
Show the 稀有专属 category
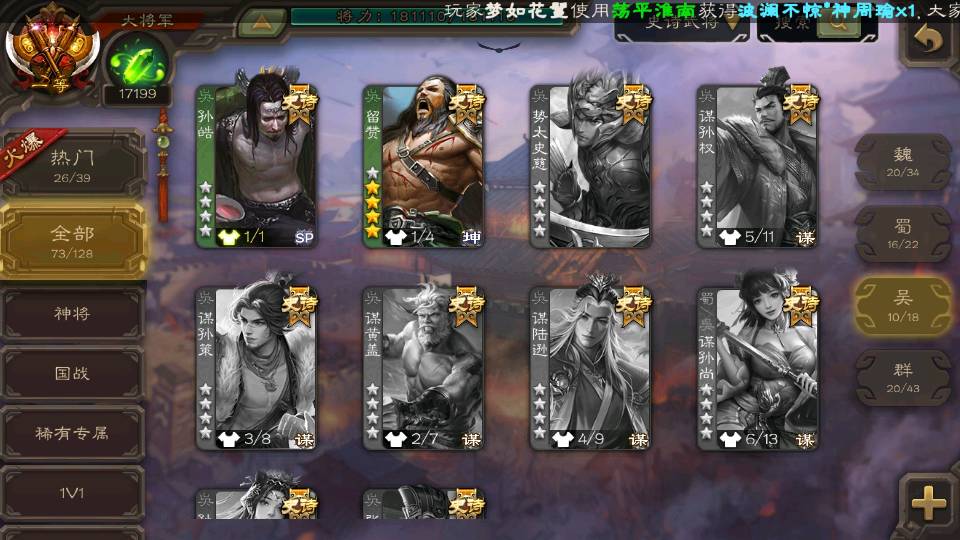72,434
